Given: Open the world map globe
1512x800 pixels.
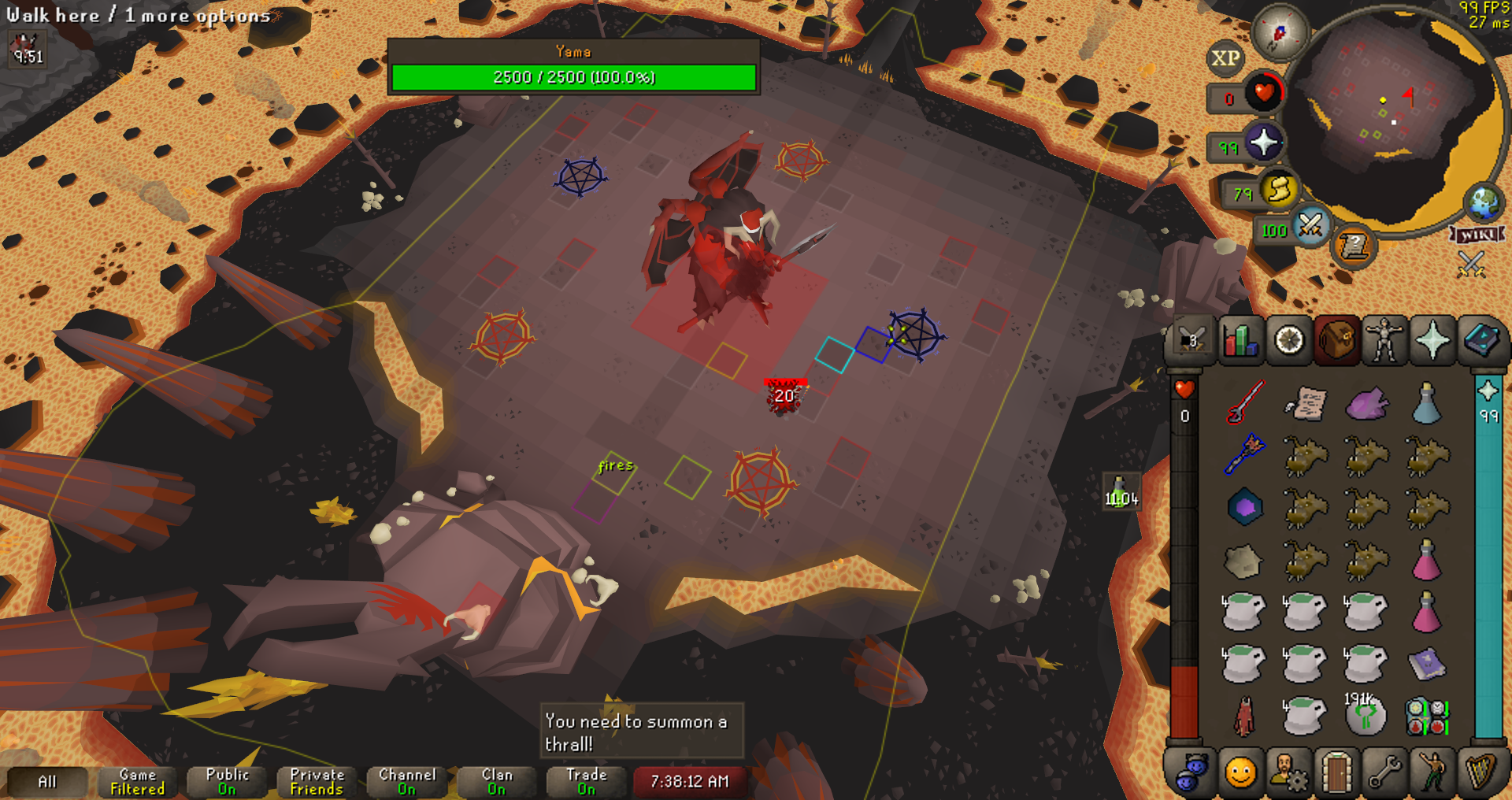Looking at the screenshot, I should coord(1484,202).
